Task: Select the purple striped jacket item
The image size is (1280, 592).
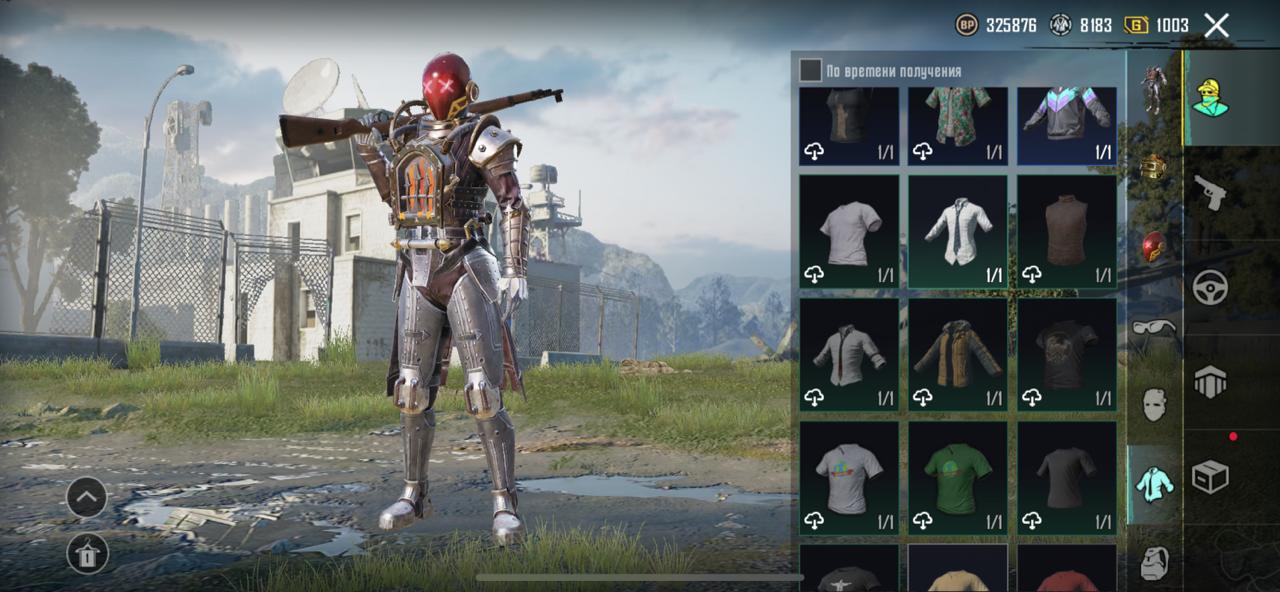Action: (1067, 125)
